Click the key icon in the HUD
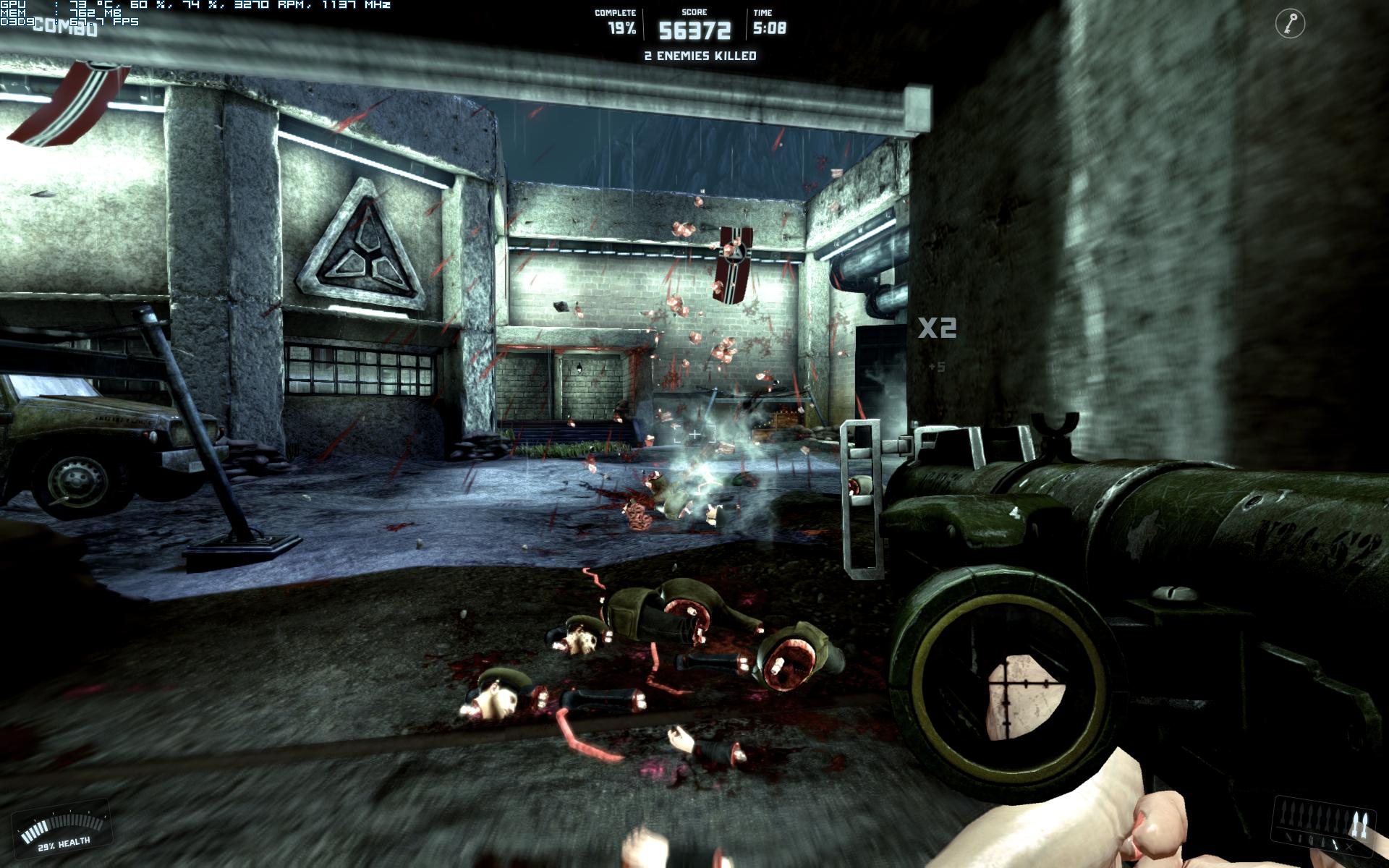The width and height of the screenshot is (1389, 868). pos(1290,24)
